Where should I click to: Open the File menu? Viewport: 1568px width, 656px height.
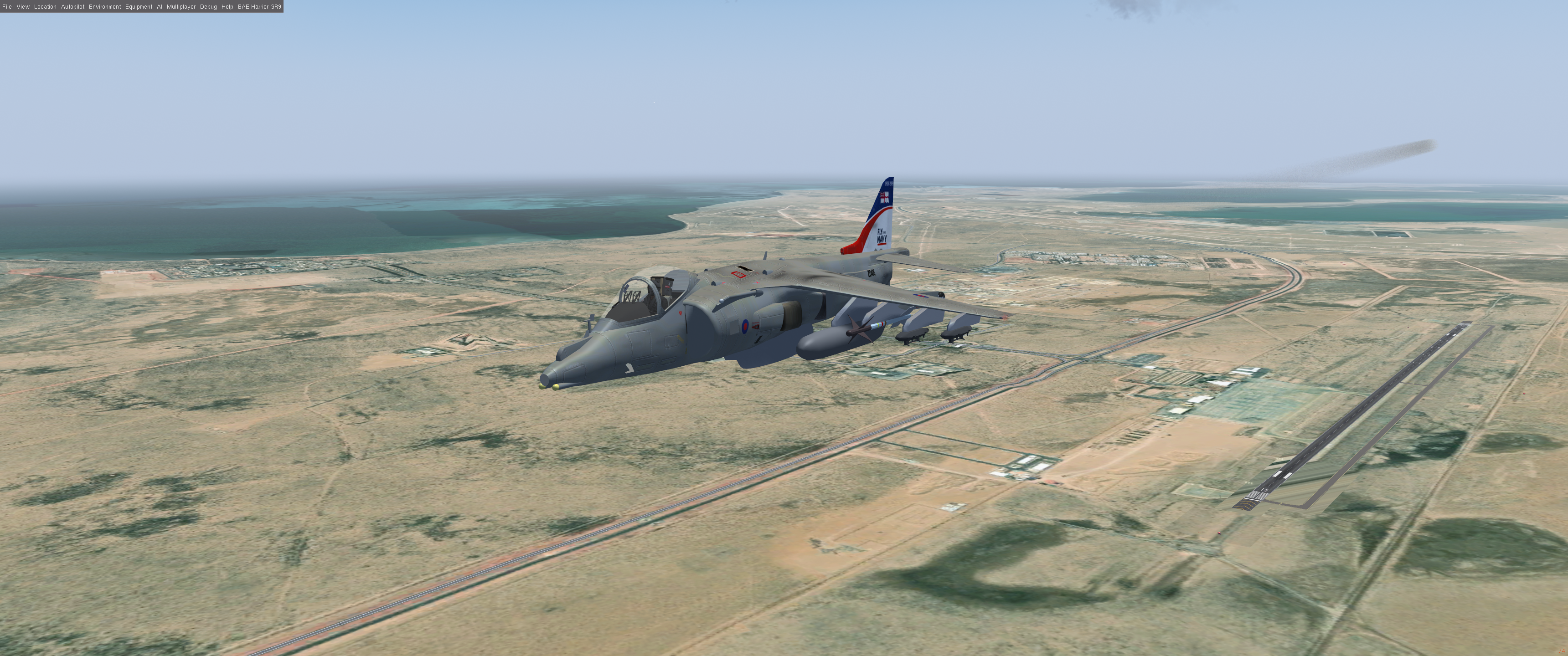7,7
